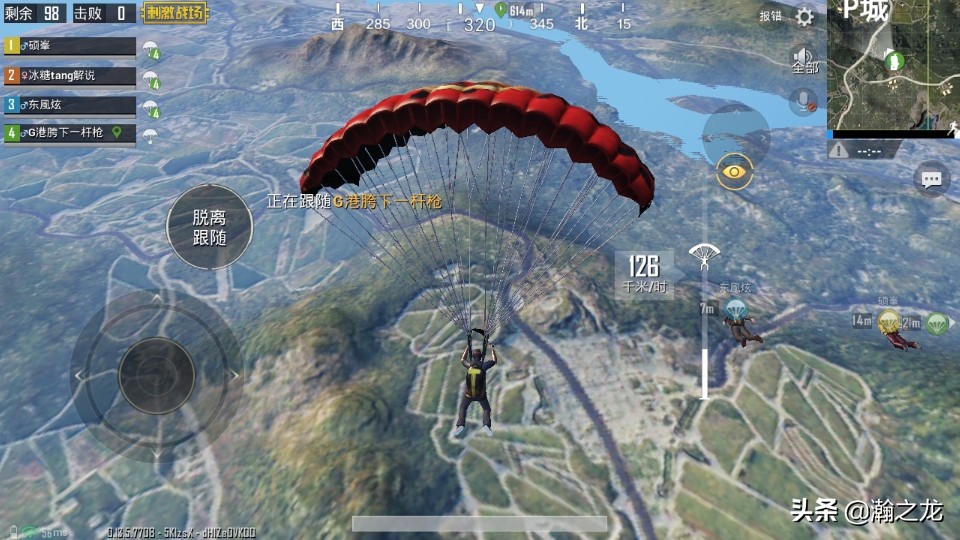Toggle the 全部 speaker voice channel

point(804,60)
